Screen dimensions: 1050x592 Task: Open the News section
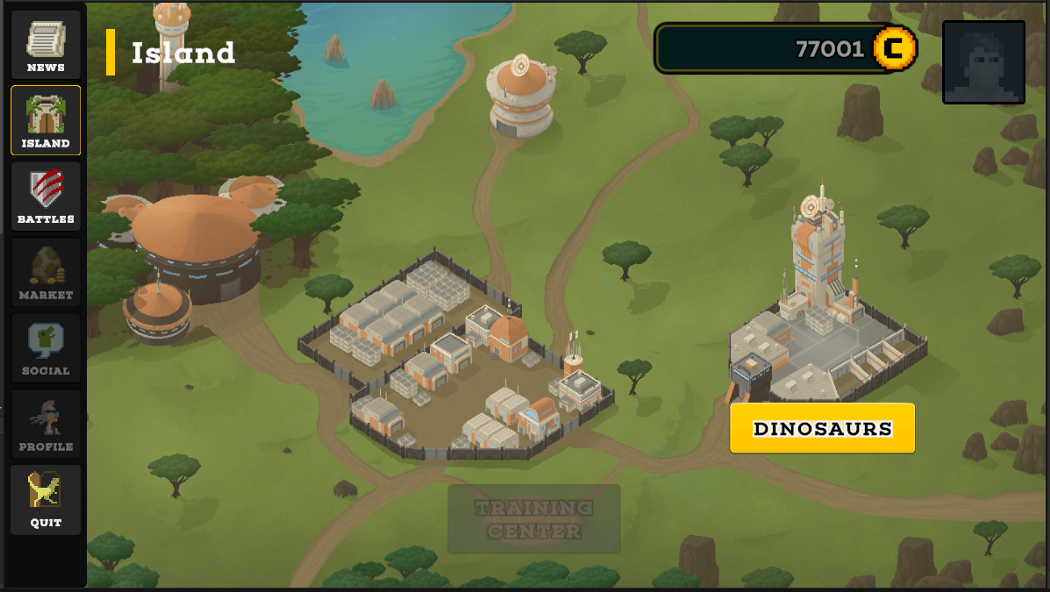point(46,45)
